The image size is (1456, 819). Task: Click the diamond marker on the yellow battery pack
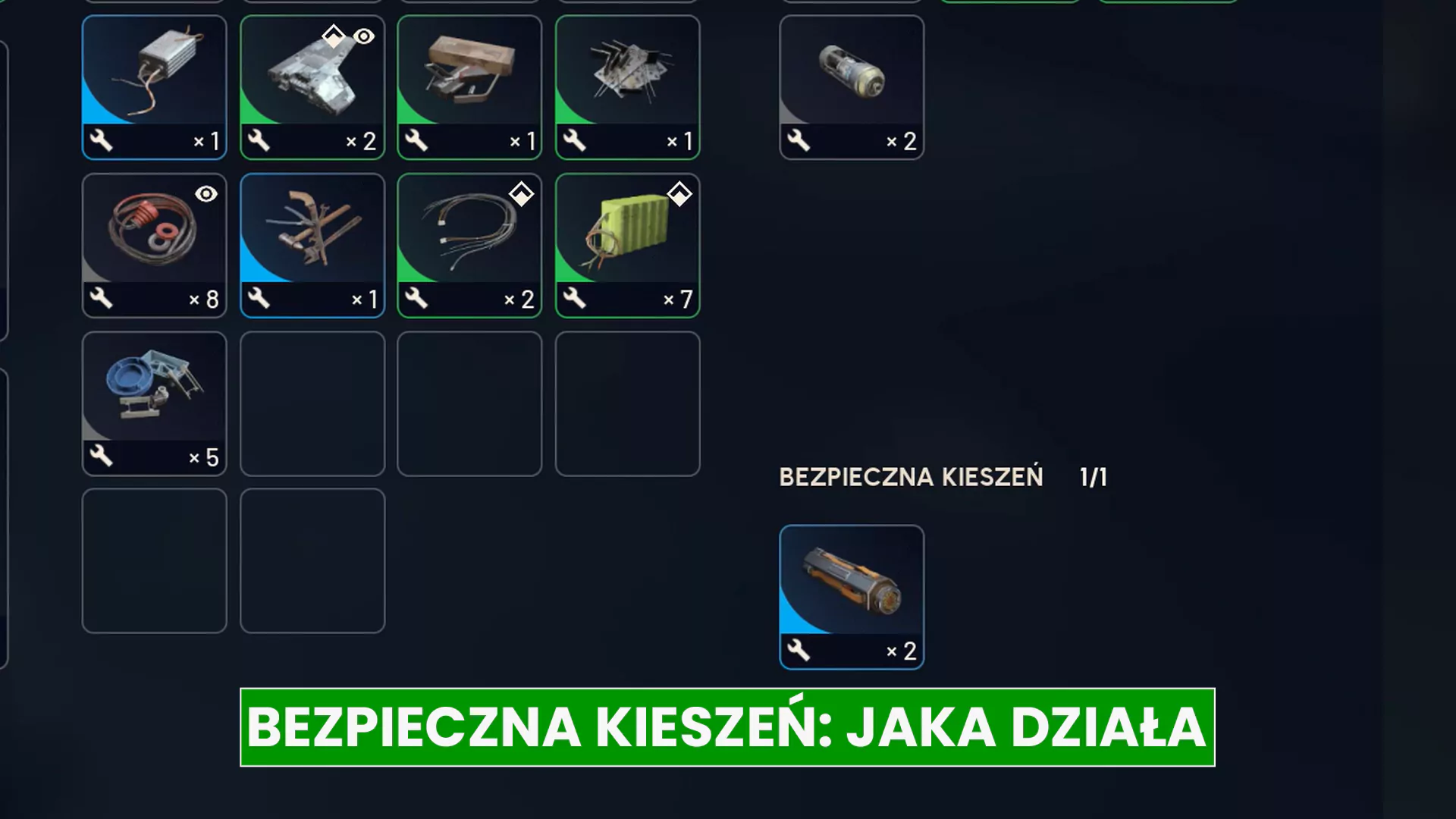[679, 194]
